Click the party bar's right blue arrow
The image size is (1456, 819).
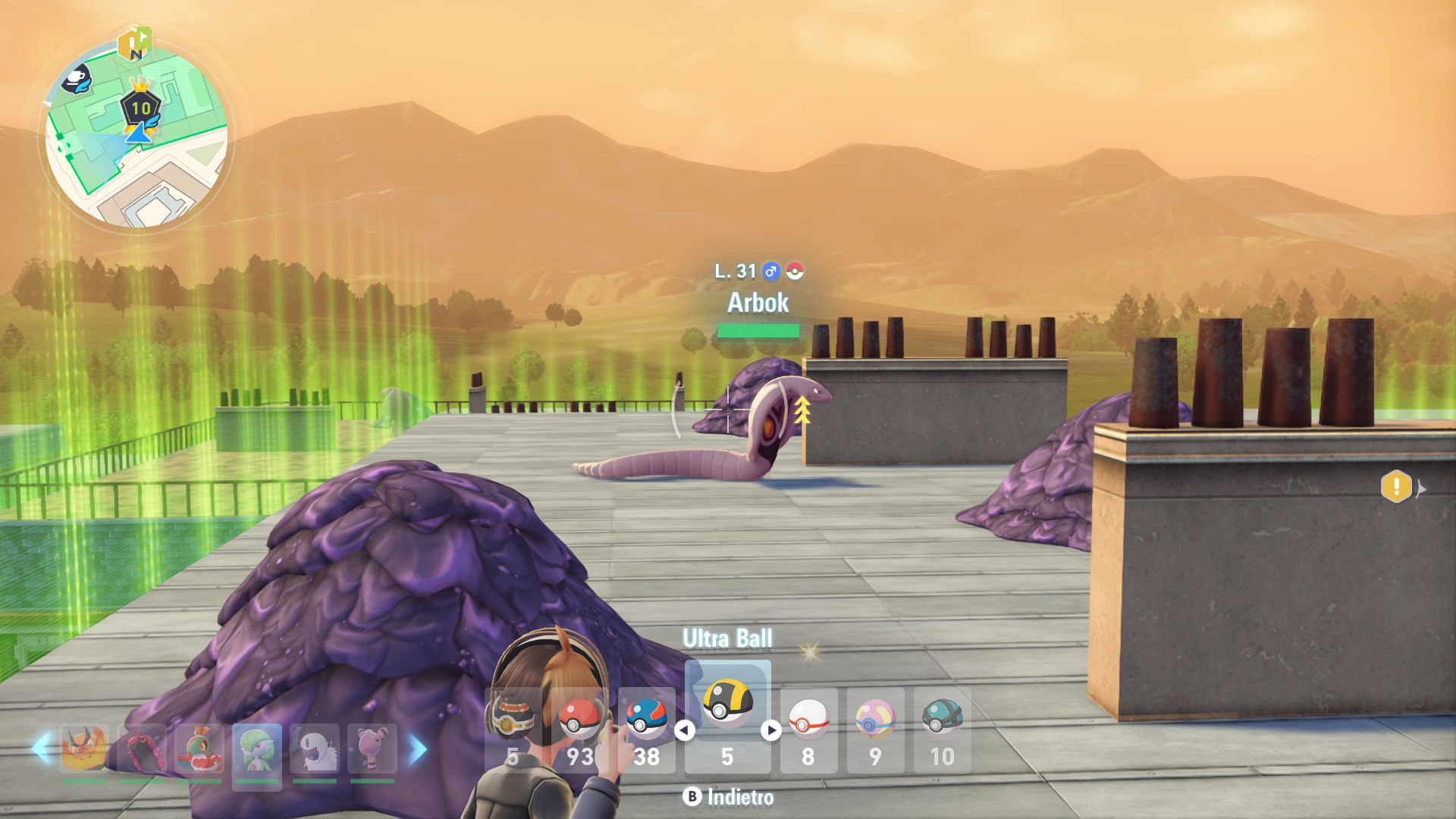[418, 749]
